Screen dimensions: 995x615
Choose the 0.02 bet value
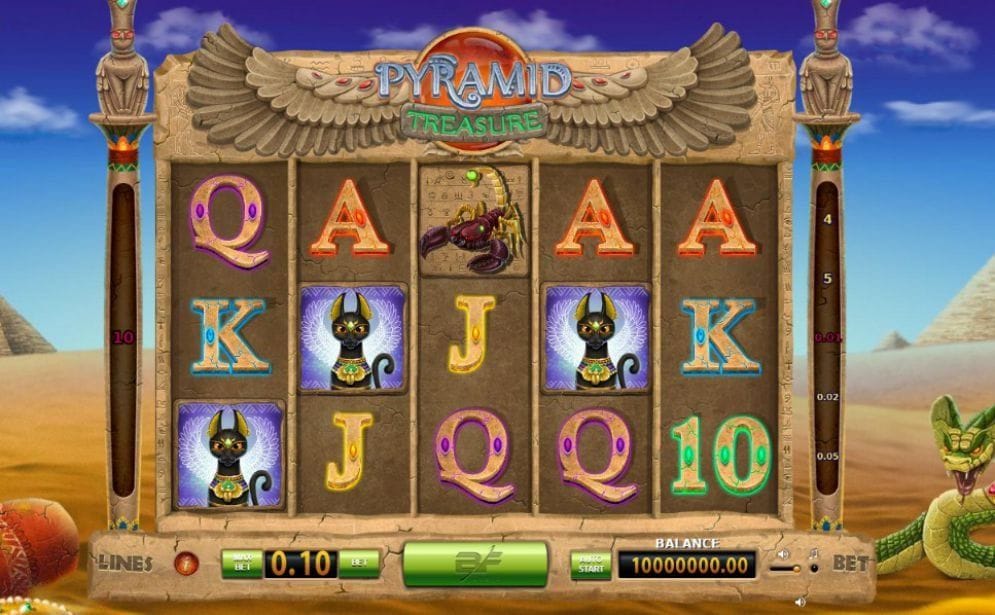point(827,397)
